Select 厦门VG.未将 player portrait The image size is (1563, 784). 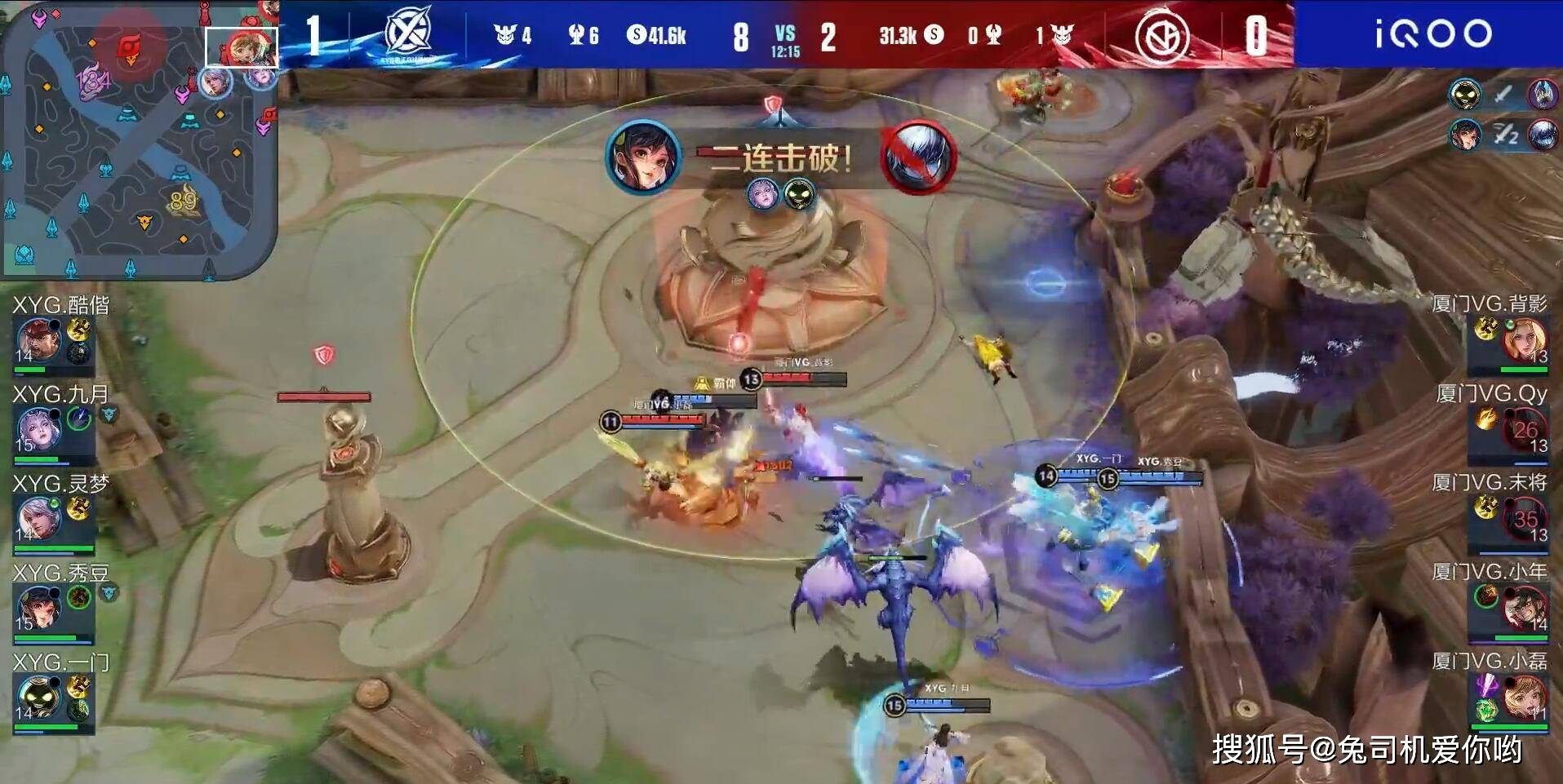(1525, 519)
